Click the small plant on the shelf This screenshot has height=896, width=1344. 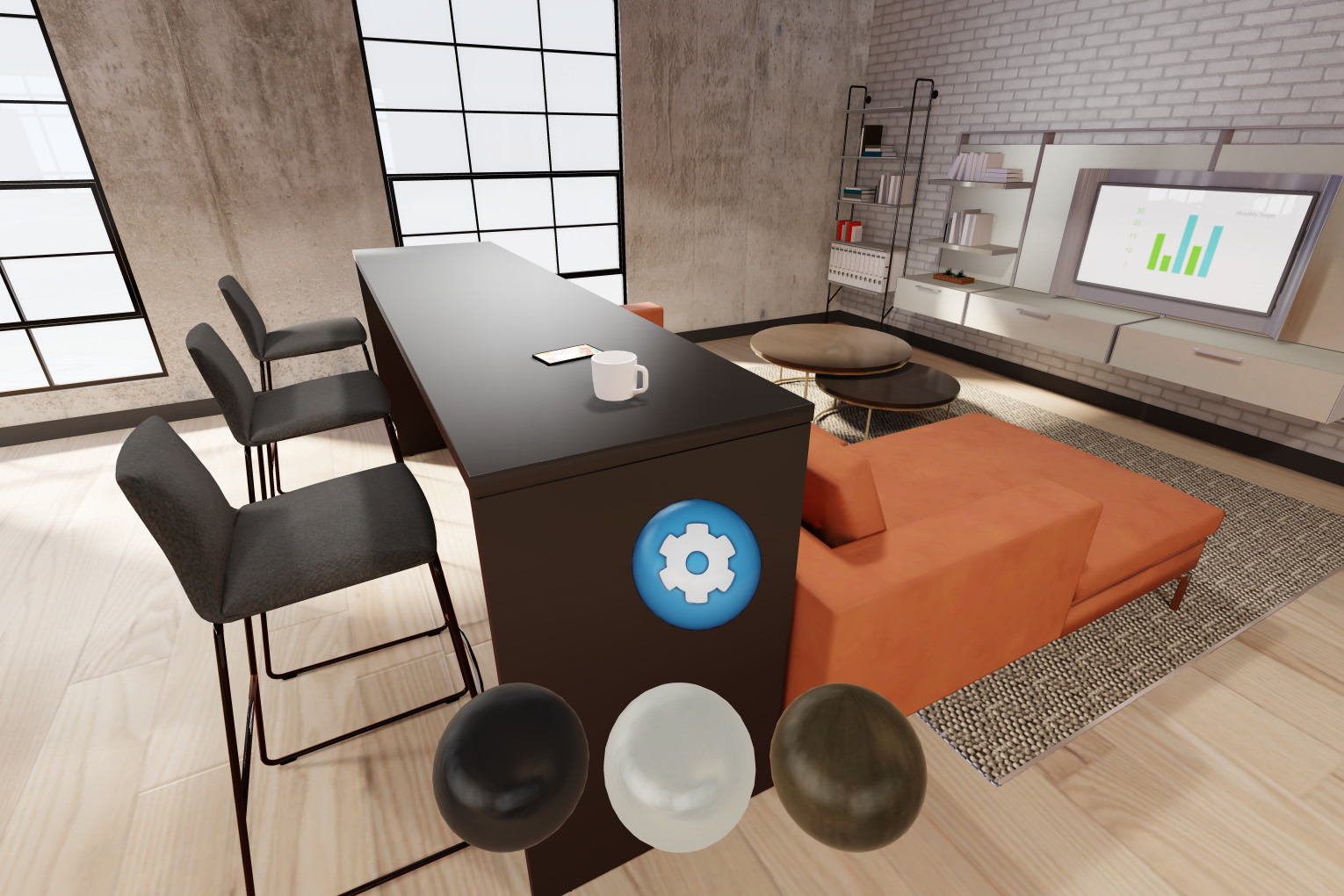[955, 274]
